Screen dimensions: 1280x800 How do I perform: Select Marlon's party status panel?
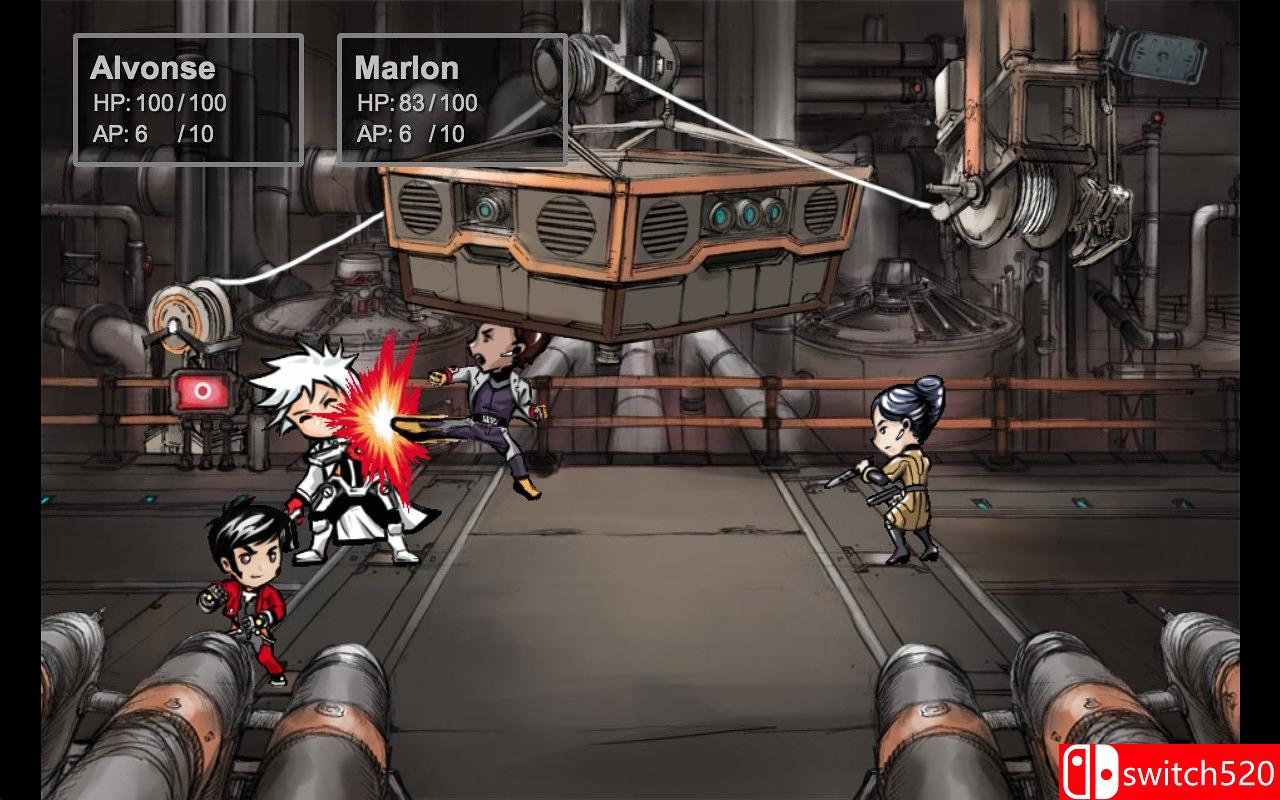pos(452,99)
